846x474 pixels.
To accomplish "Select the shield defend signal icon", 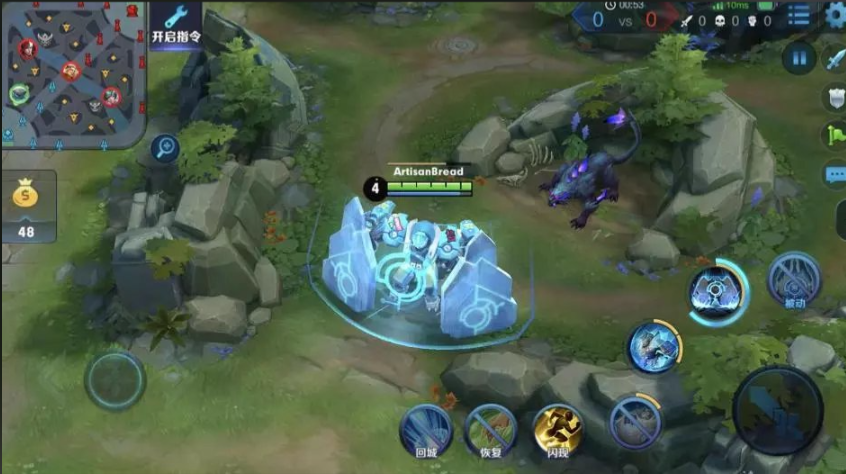I will pos(835,97).
